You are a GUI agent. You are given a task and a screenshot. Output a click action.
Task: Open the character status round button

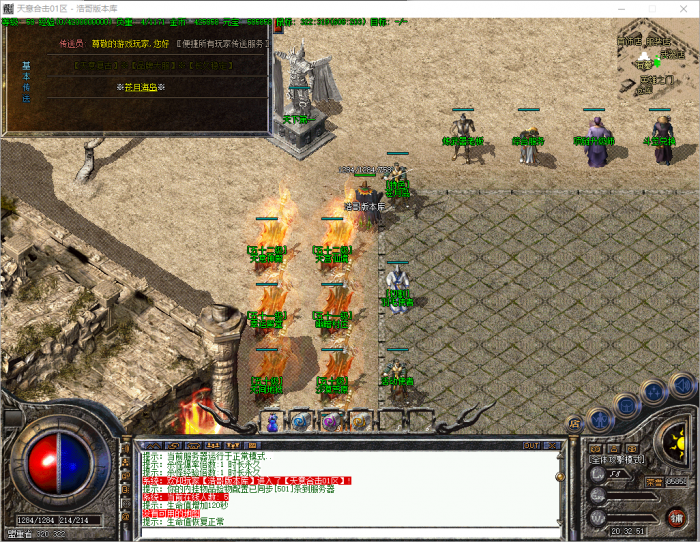(599, 418)
